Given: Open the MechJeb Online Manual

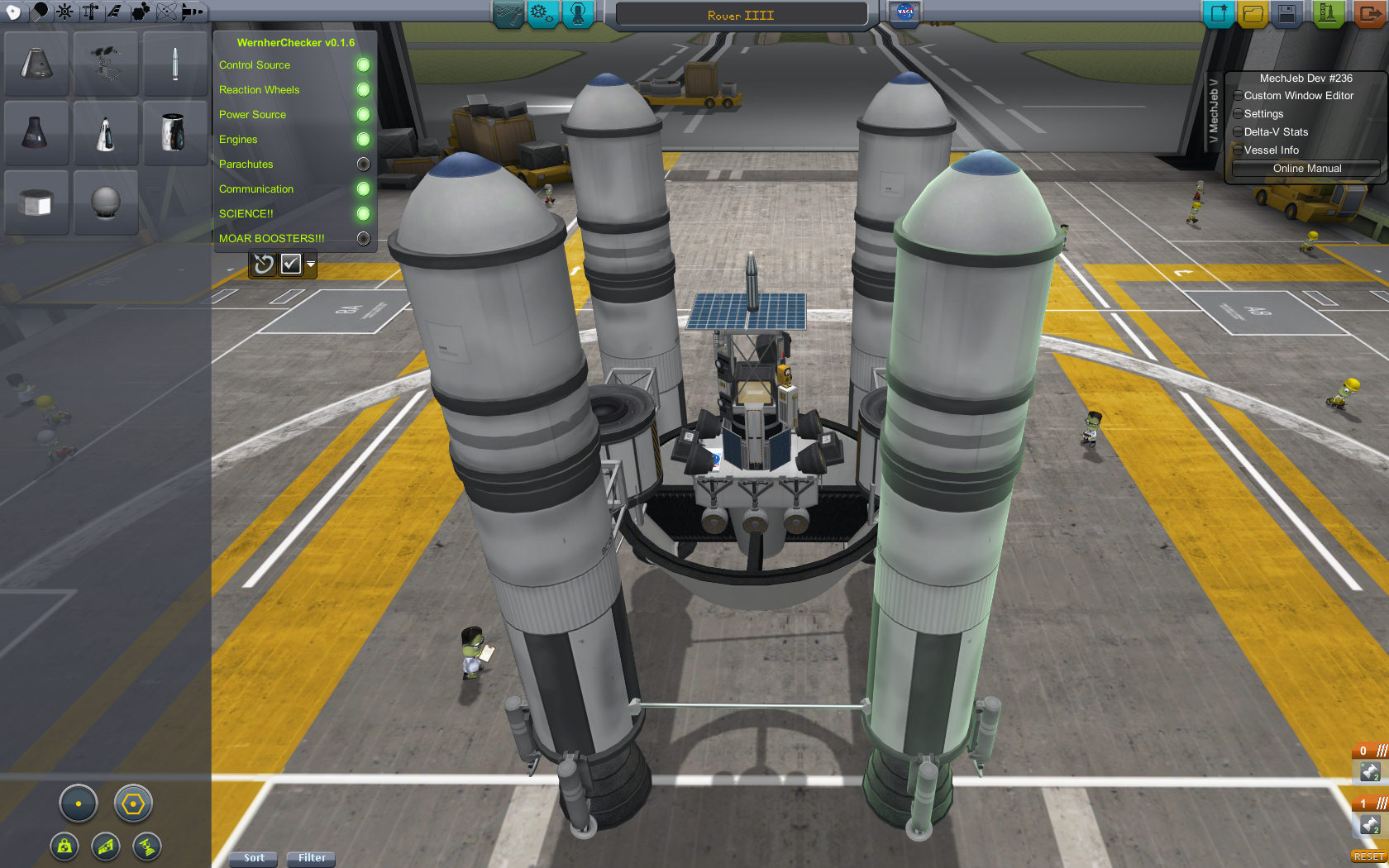Looking at the screenshot, I should (x=1306, y=169).
